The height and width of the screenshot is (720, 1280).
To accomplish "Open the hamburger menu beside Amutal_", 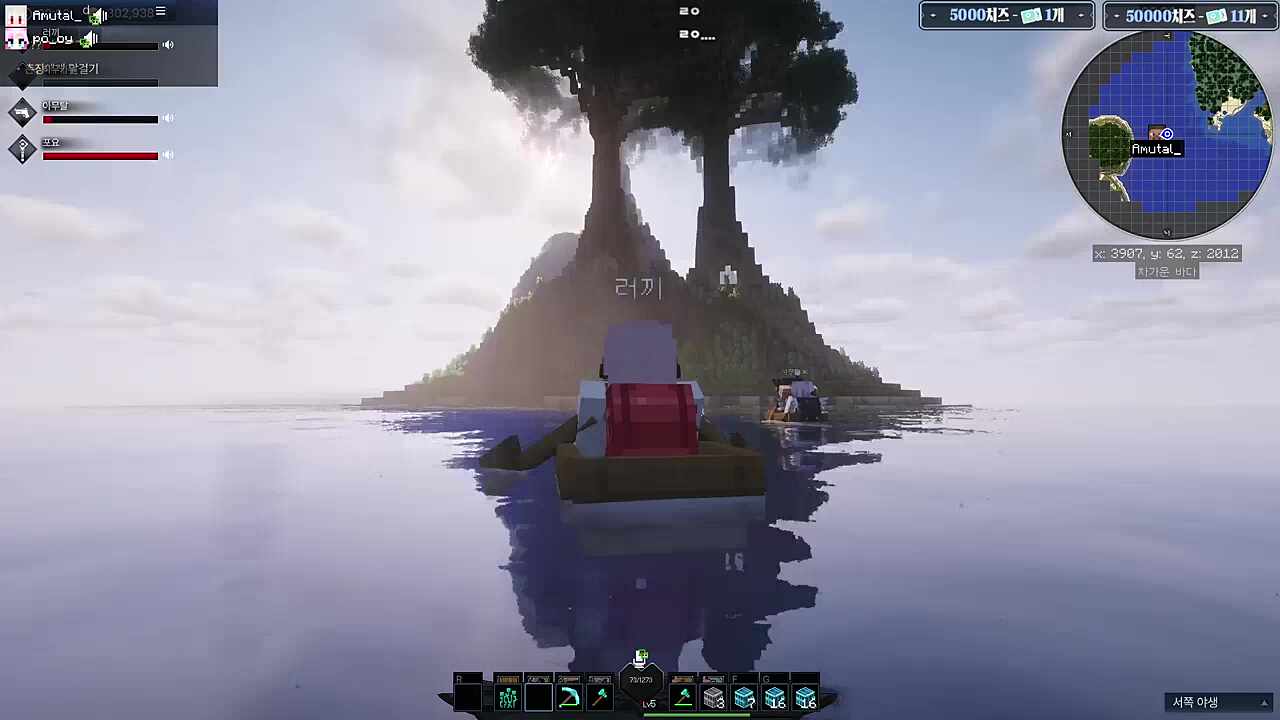I will [x=160, y=12].
